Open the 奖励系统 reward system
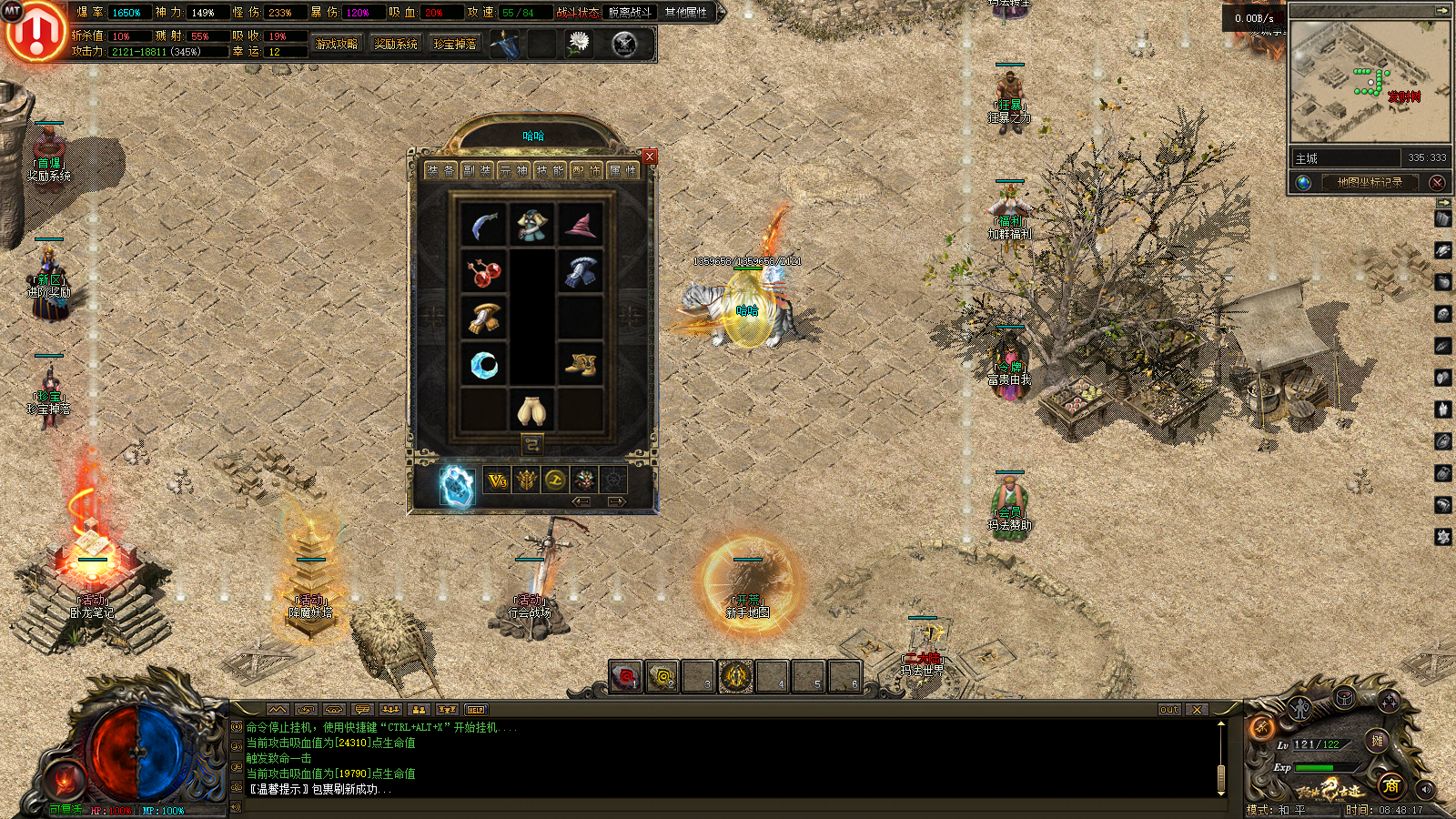This screenshot has height=819, width=1456. click(x=396, y=44)
